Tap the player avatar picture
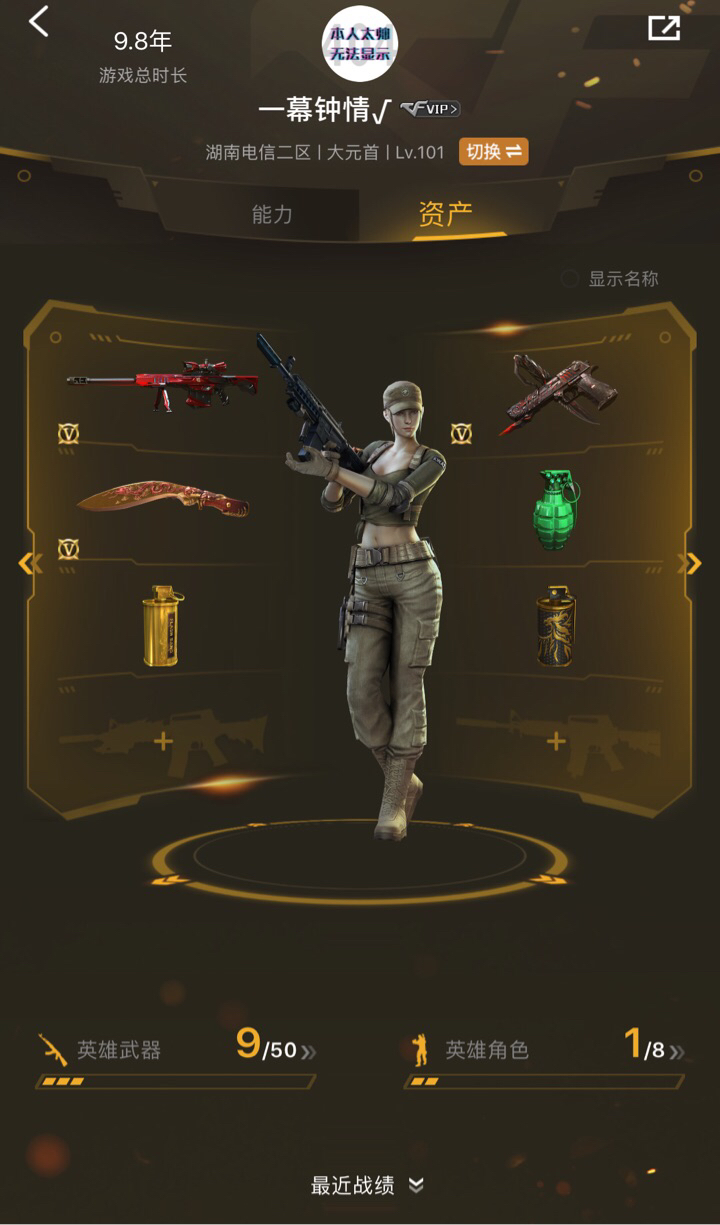 360,44
